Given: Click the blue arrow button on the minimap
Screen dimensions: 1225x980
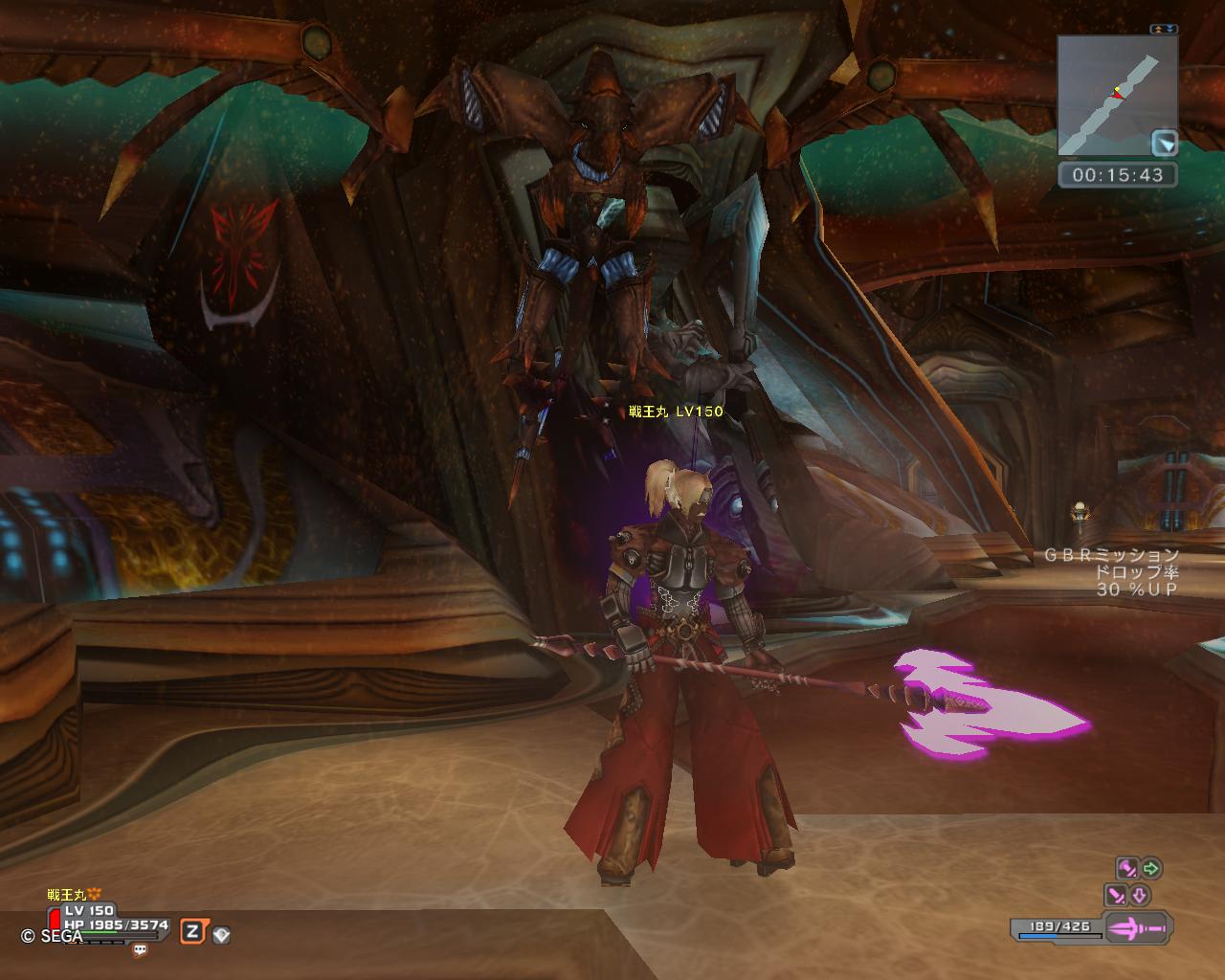Looking at the screenshot, I should click(x=1165, y=143).
